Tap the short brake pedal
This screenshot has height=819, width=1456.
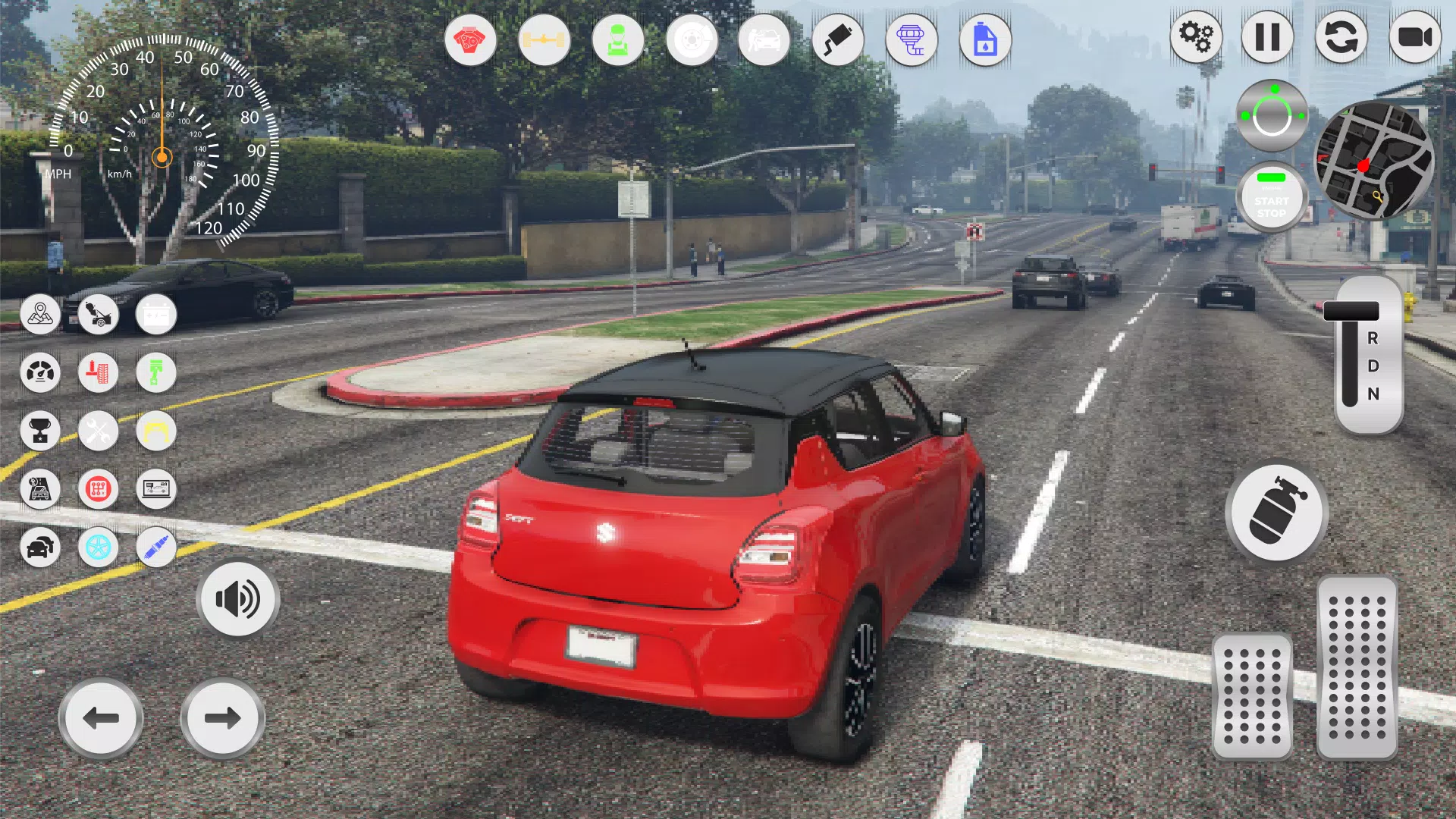pos(1252,696)
